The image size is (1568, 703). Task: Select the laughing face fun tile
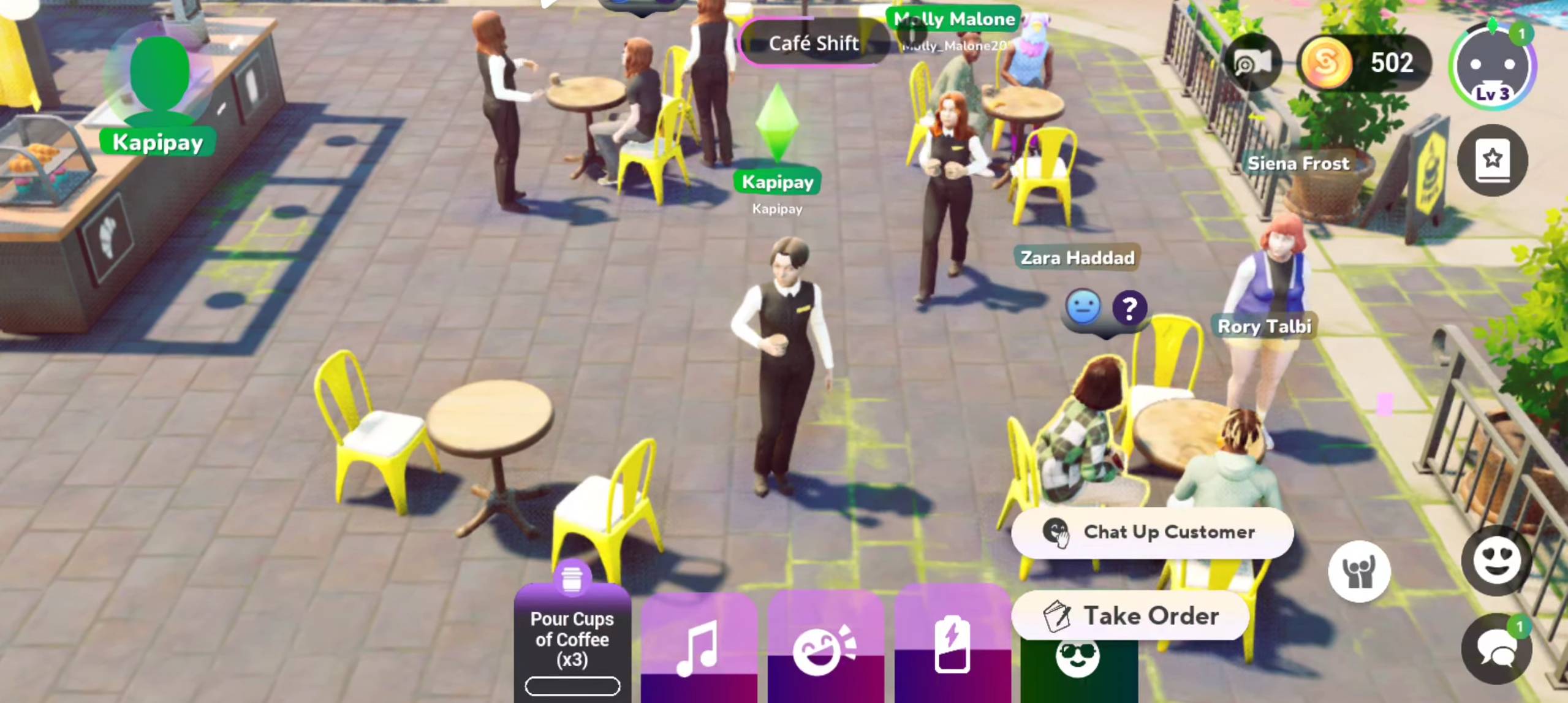click(825, 648)
